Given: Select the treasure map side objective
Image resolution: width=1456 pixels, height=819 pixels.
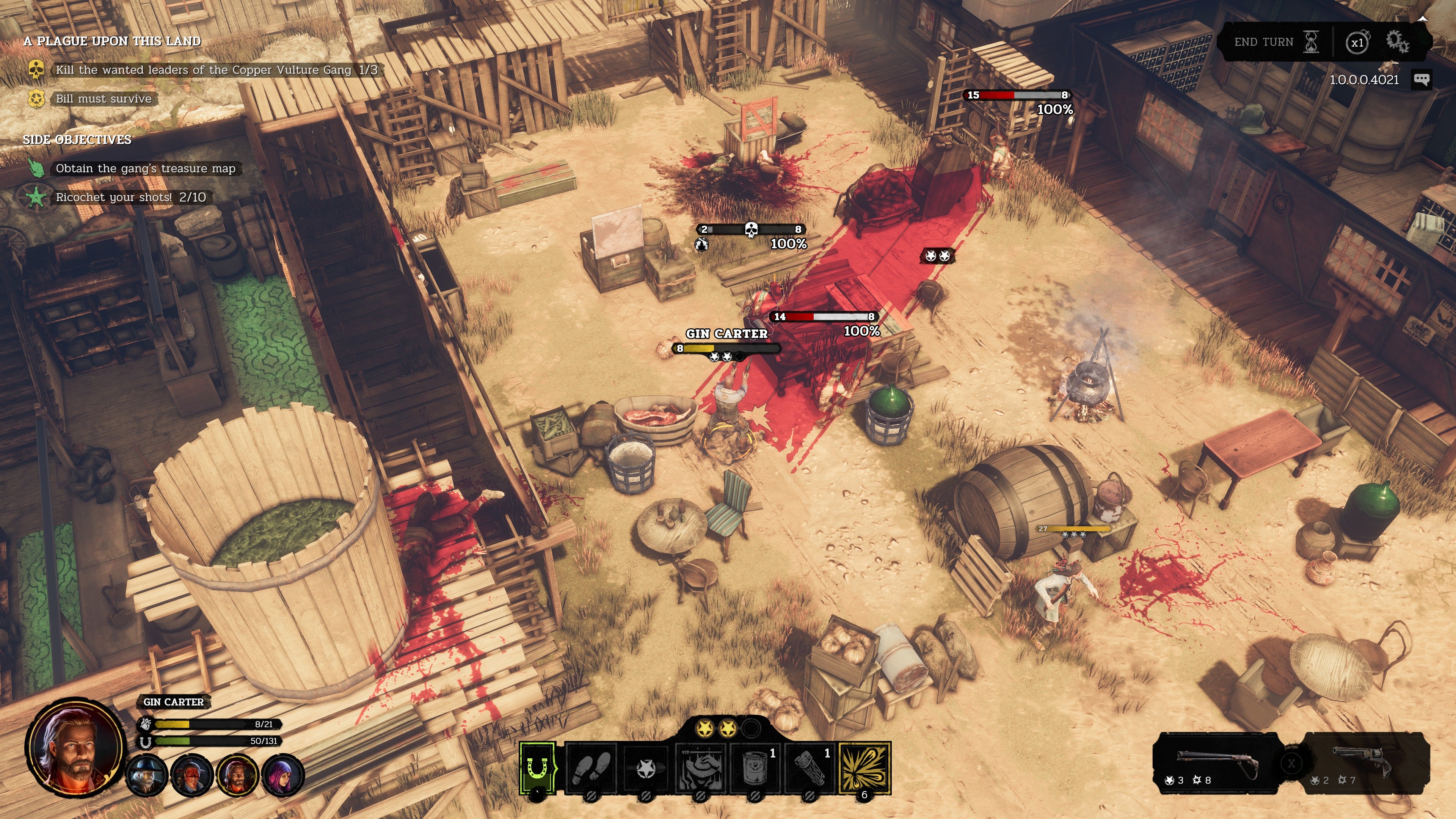Looking at the screenshot, I should tap(145, 168).
